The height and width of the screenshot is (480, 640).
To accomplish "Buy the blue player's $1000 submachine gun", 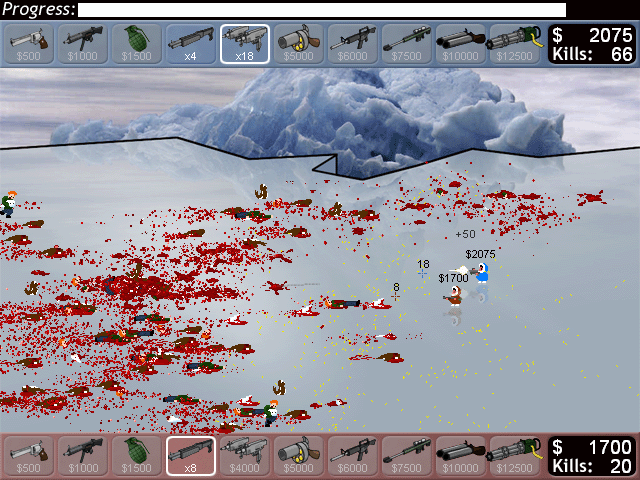I will [x=84, y=45].
